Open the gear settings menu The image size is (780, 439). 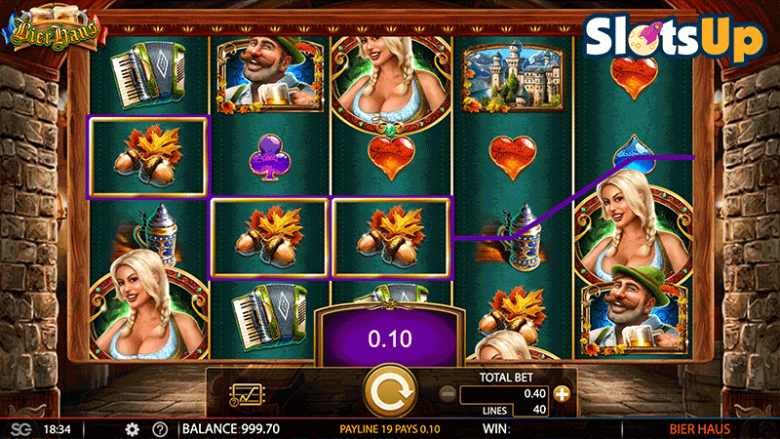tap(132, 429)
